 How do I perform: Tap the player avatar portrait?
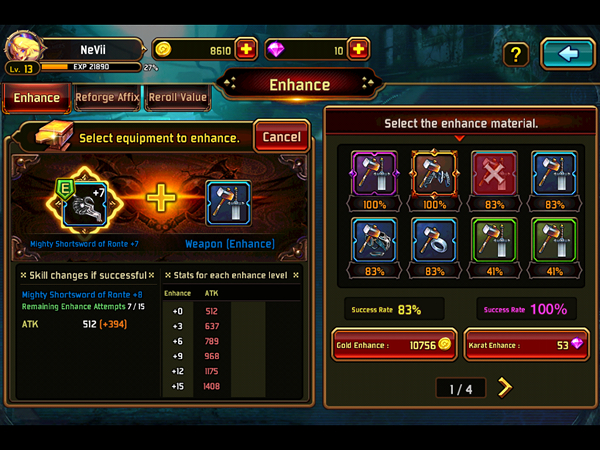[x=23, y=48]
